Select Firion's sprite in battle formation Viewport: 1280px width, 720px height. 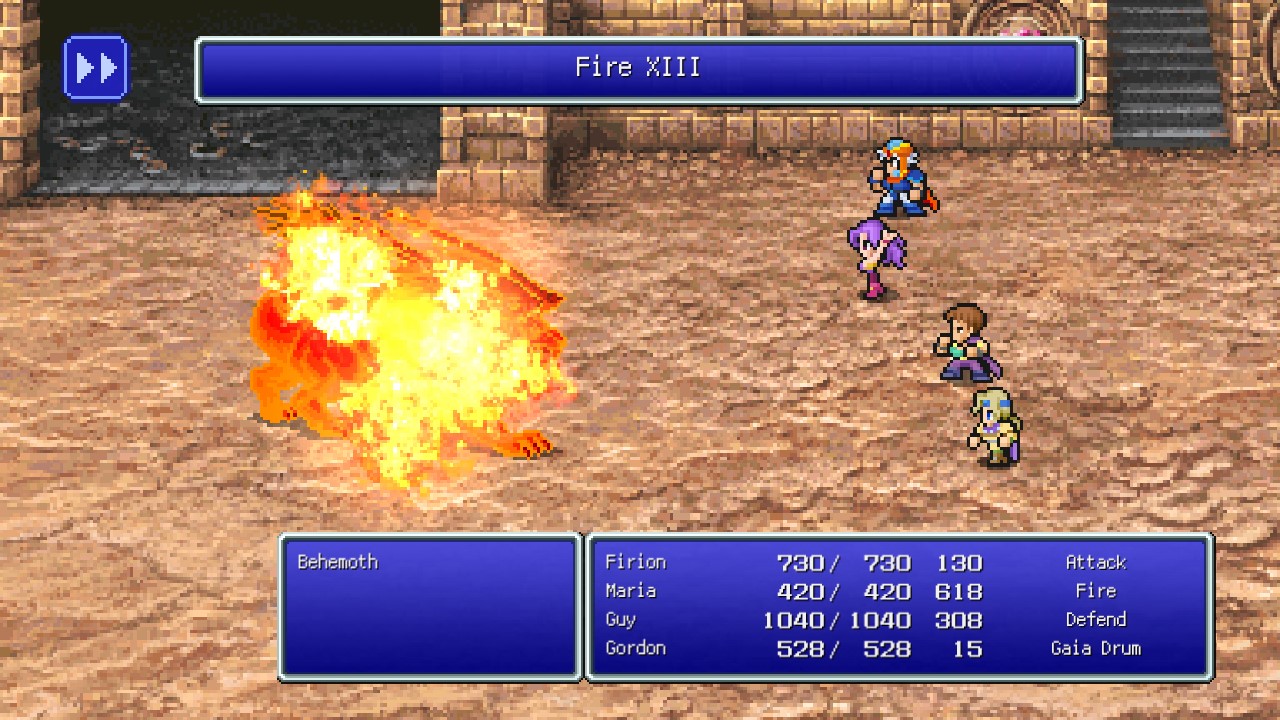(898, 180)
